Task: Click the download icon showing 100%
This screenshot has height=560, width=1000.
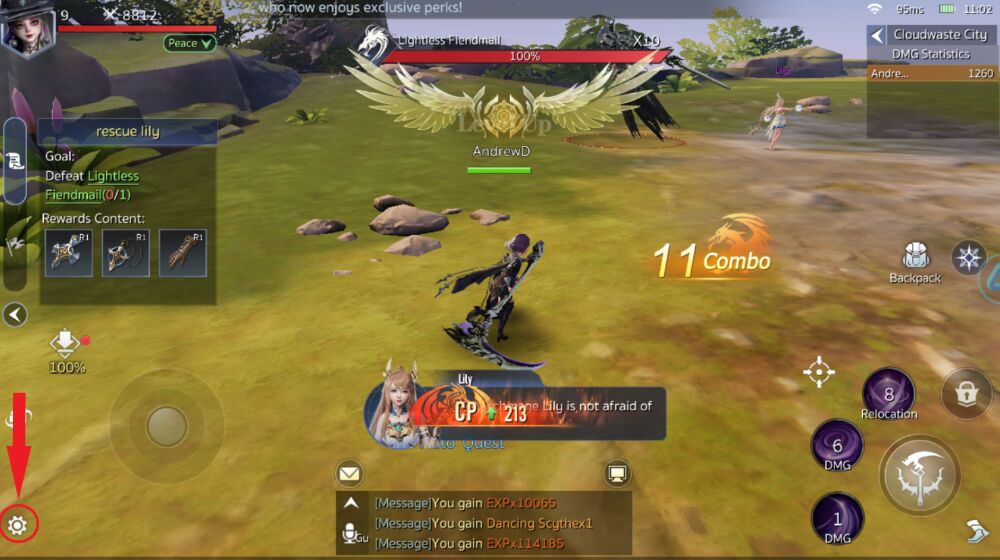Action: (66, 343)
